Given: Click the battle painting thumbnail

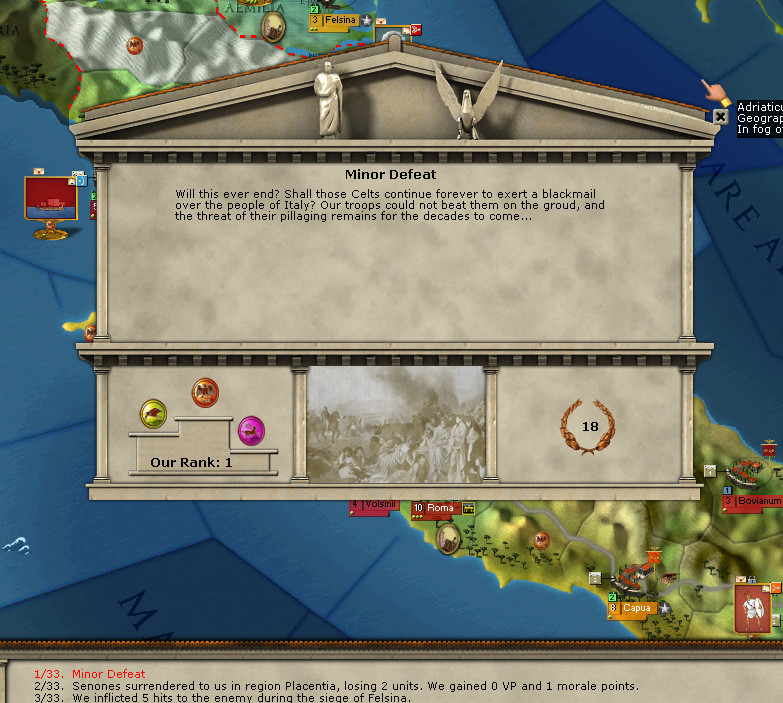Looking at the screenshot, I should [x=396, y=424].
